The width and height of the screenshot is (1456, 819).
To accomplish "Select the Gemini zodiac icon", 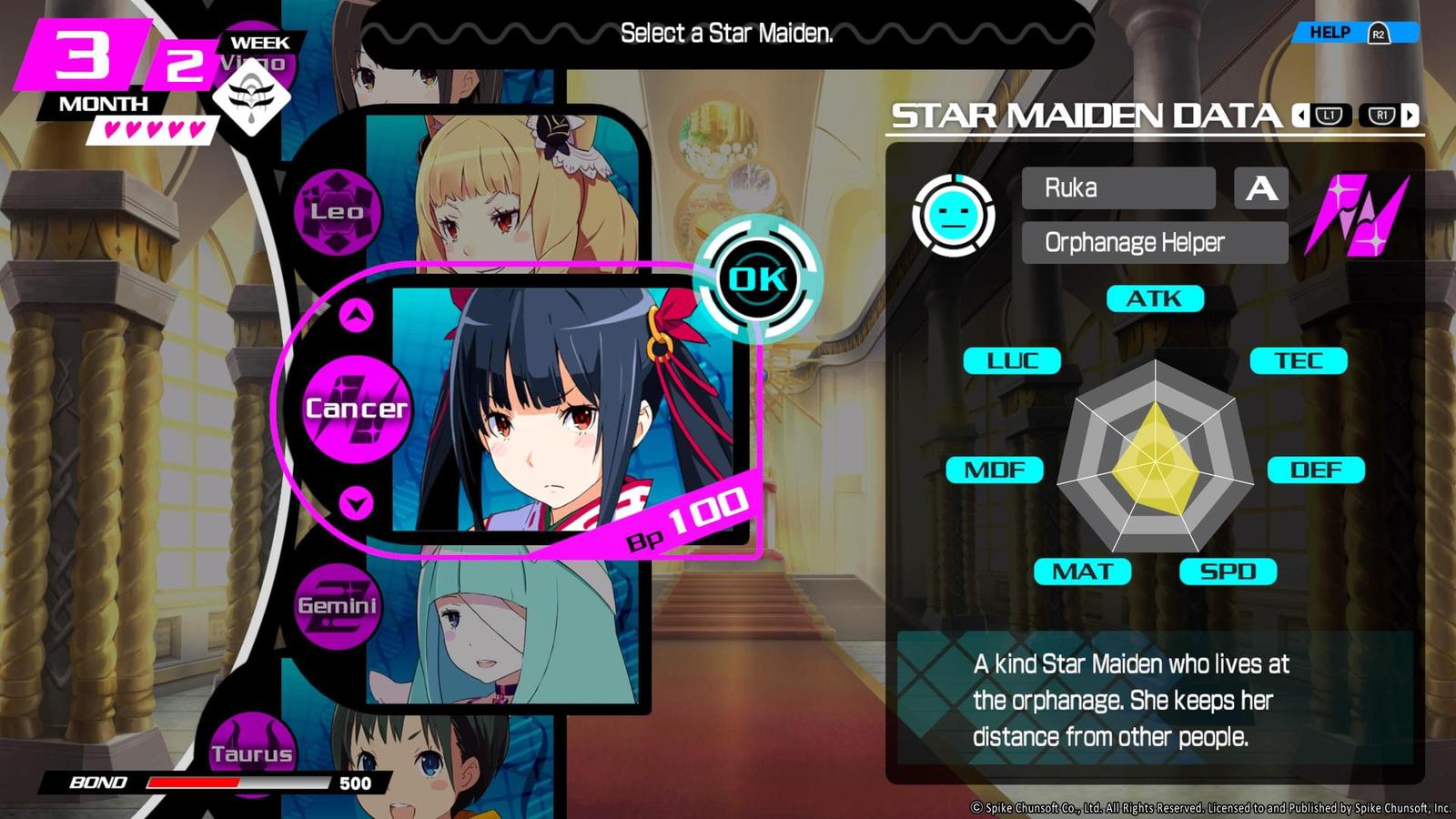I will click(x=338, y=608).
